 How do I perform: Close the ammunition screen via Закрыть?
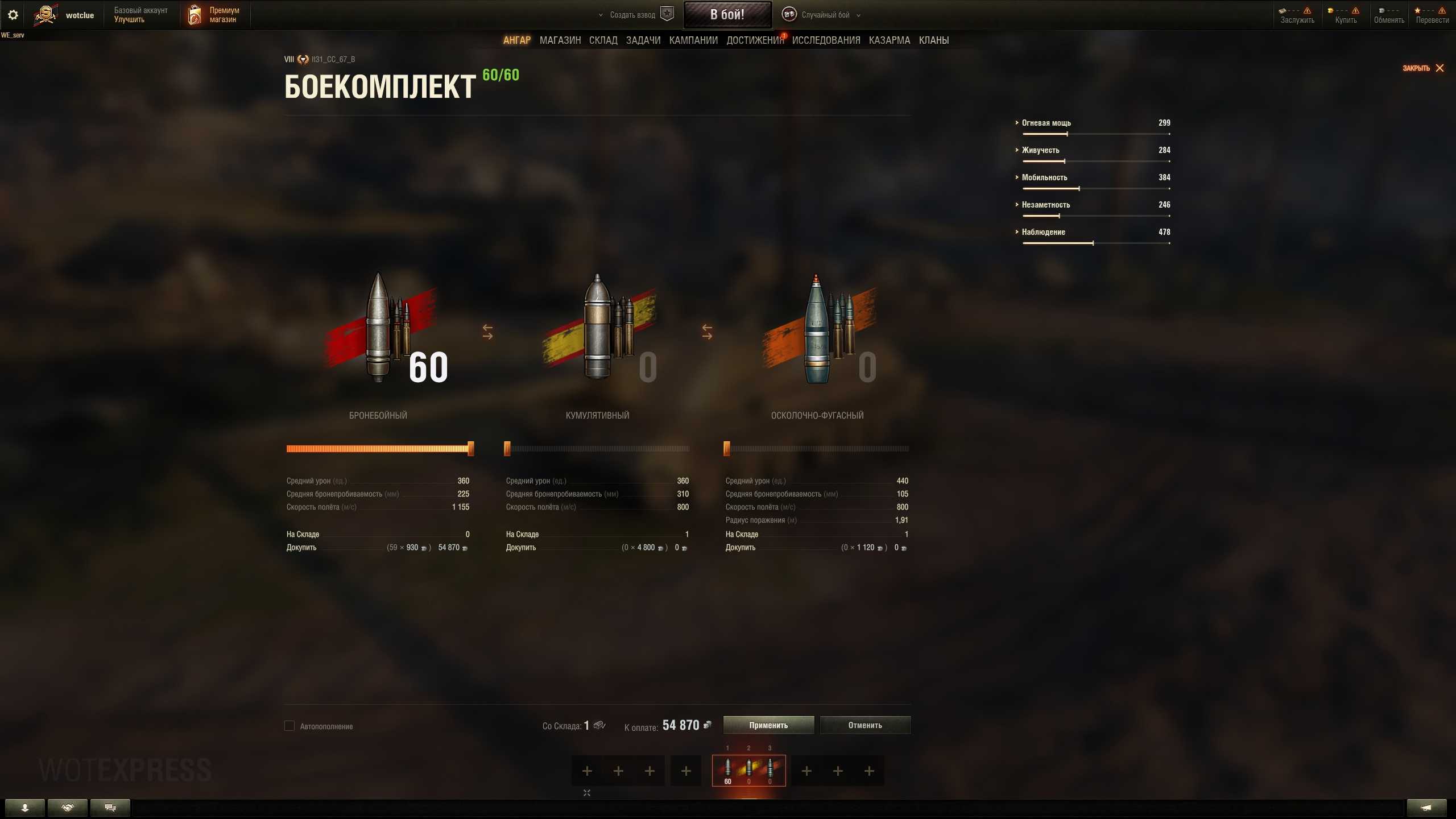[1423, 68]
